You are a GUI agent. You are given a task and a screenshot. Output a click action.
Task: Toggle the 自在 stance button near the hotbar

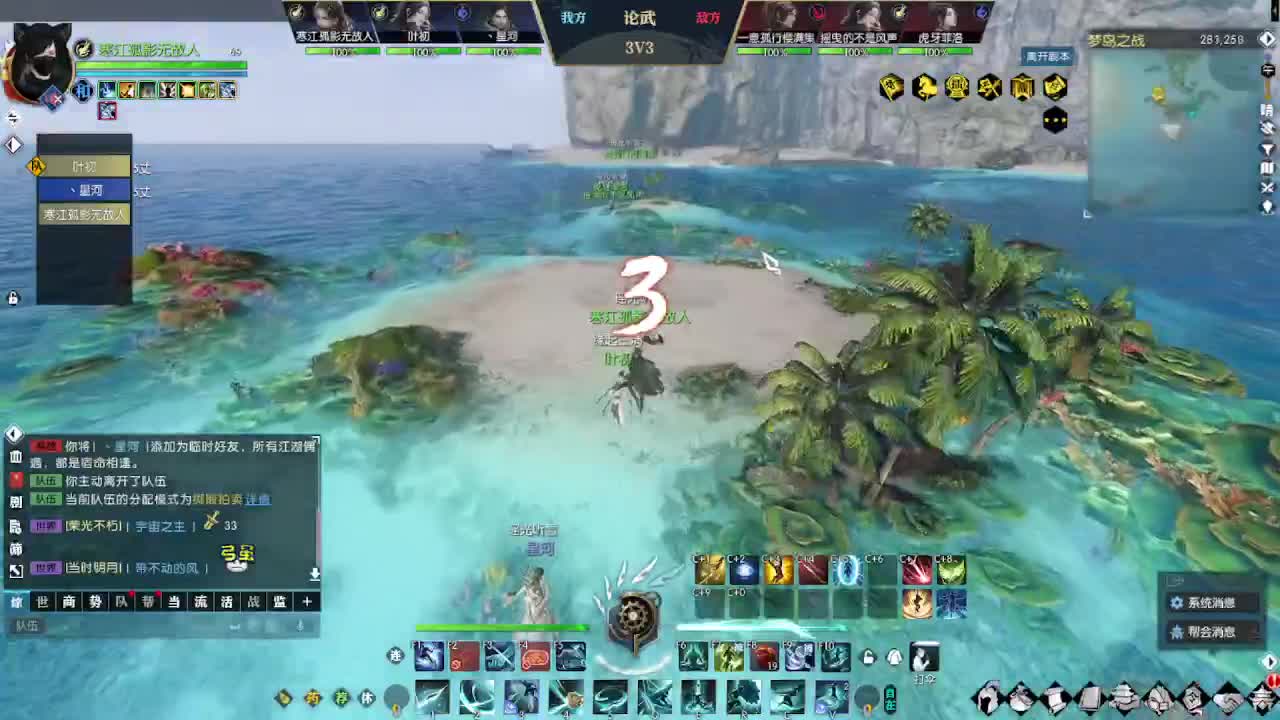[889, 698]
